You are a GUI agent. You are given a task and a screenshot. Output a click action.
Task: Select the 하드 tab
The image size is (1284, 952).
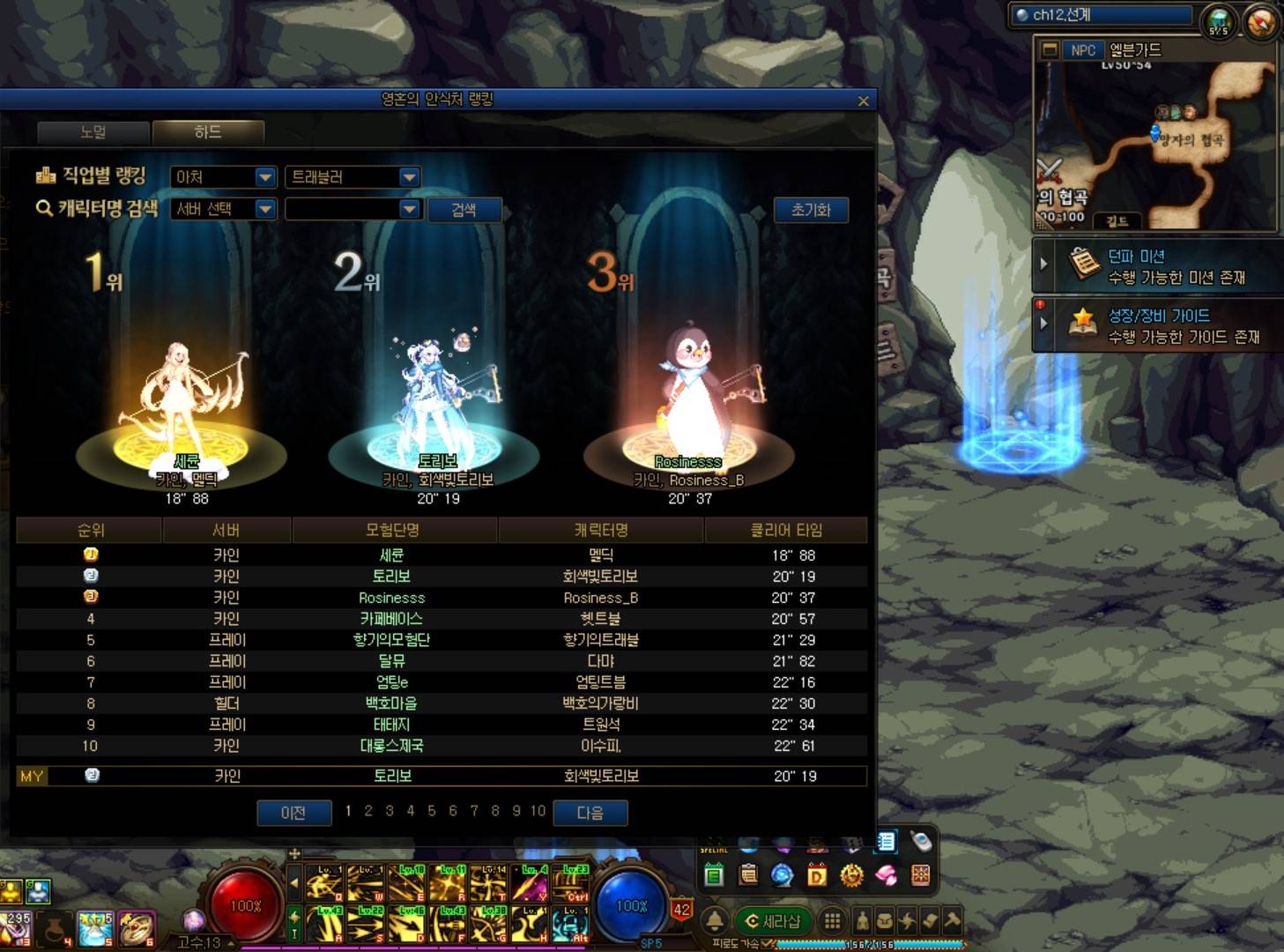coord(208,132)
